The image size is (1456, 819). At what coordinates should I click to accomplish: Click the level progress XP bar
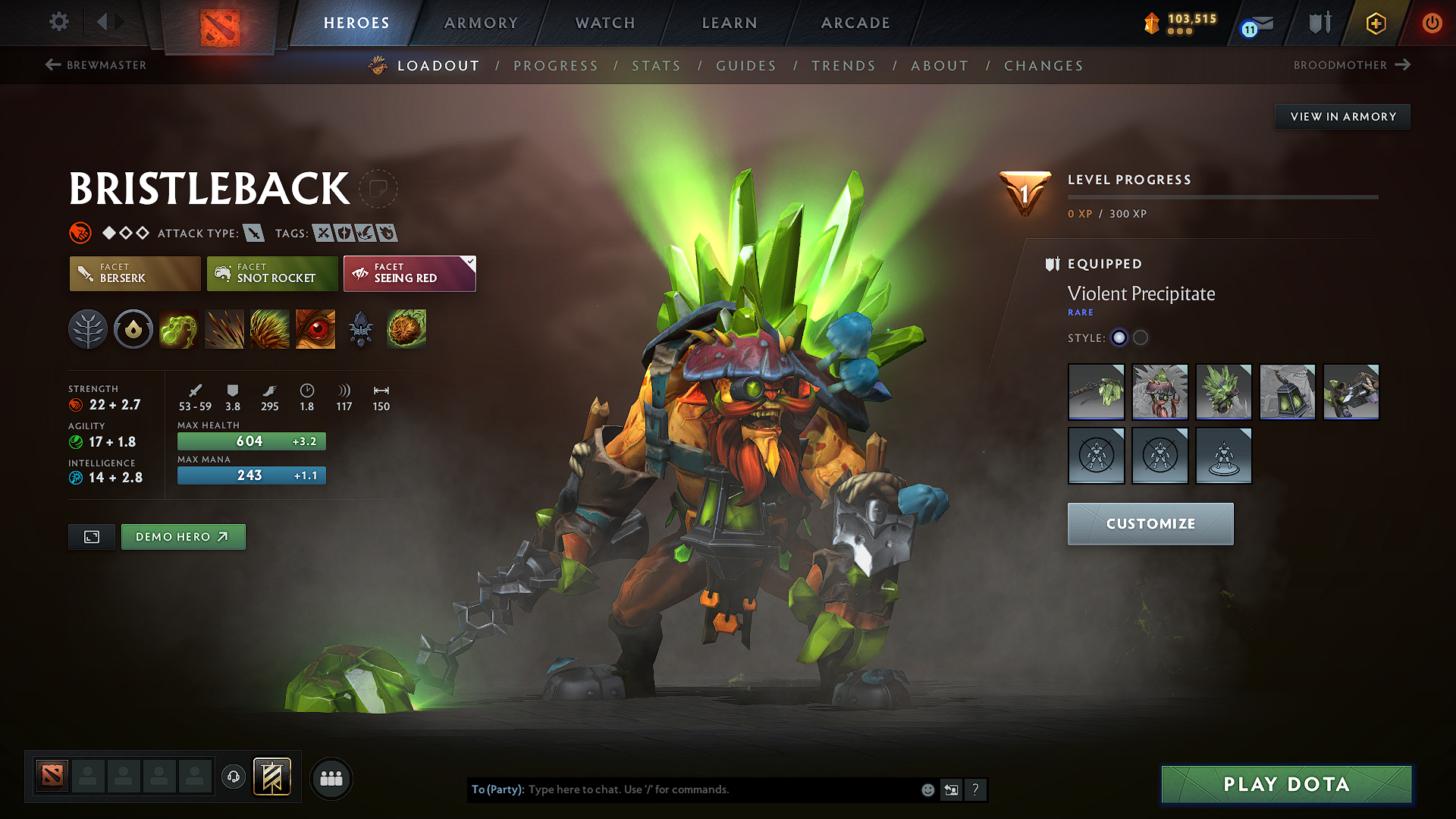tap(1222, 196)
